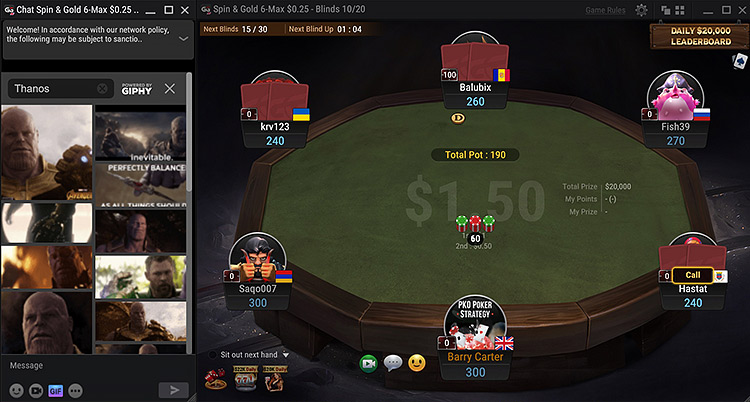Select the GIF button in the chat toolbar
This screenshot has width=750, height=402.
click(x=56, y=390)
